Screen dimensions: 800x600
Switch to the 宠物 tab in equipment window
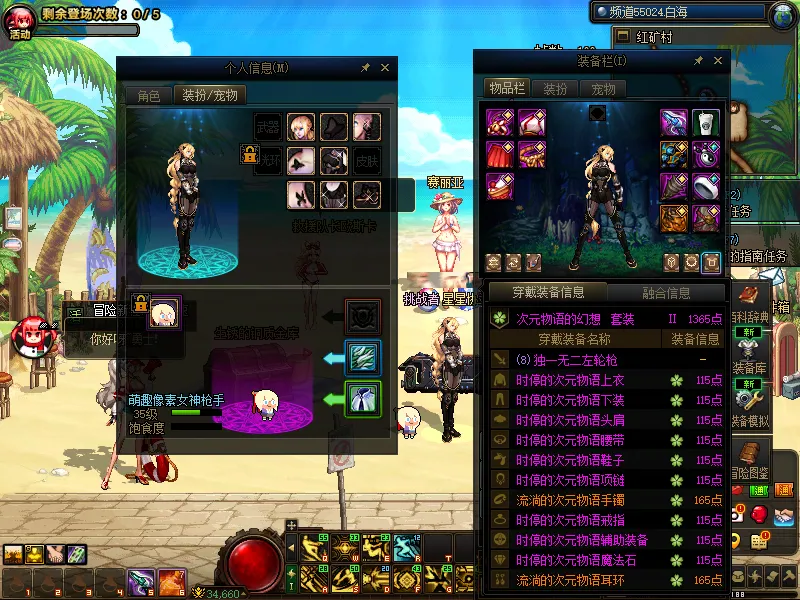(x=604, y=88)
